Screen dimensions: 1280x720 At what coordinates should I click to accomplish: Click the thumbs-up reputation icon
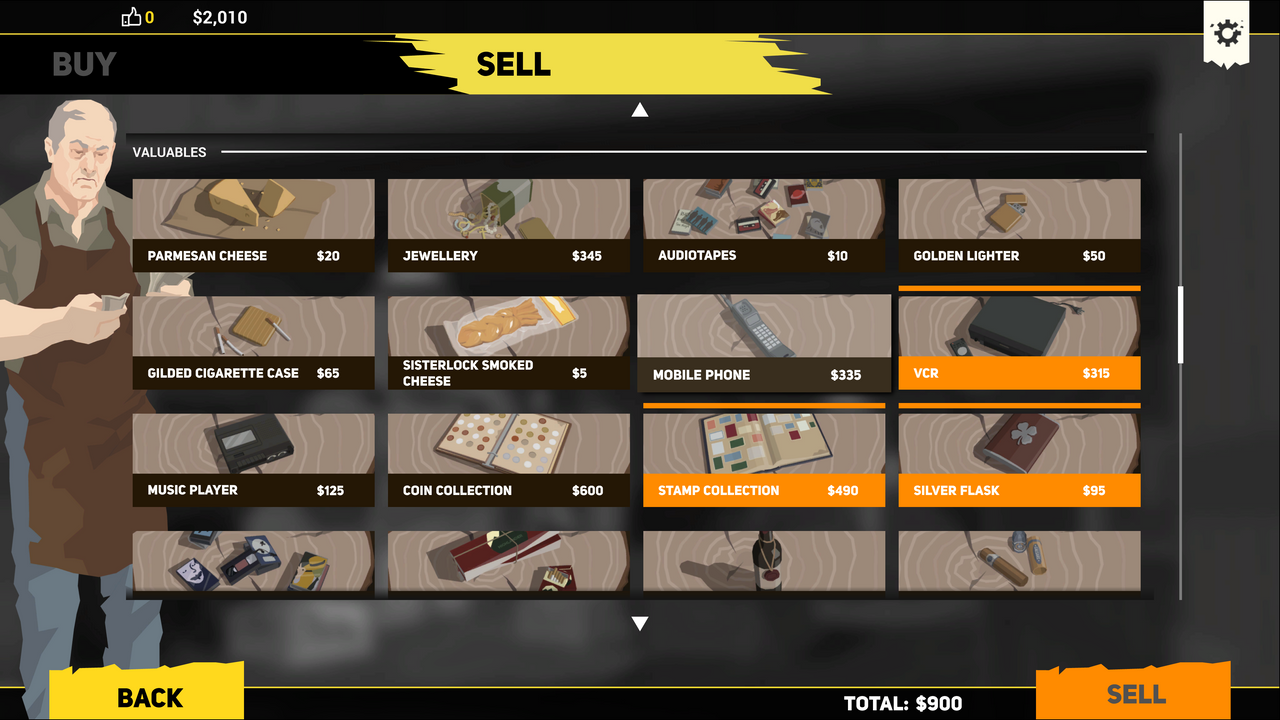(129, 17)
